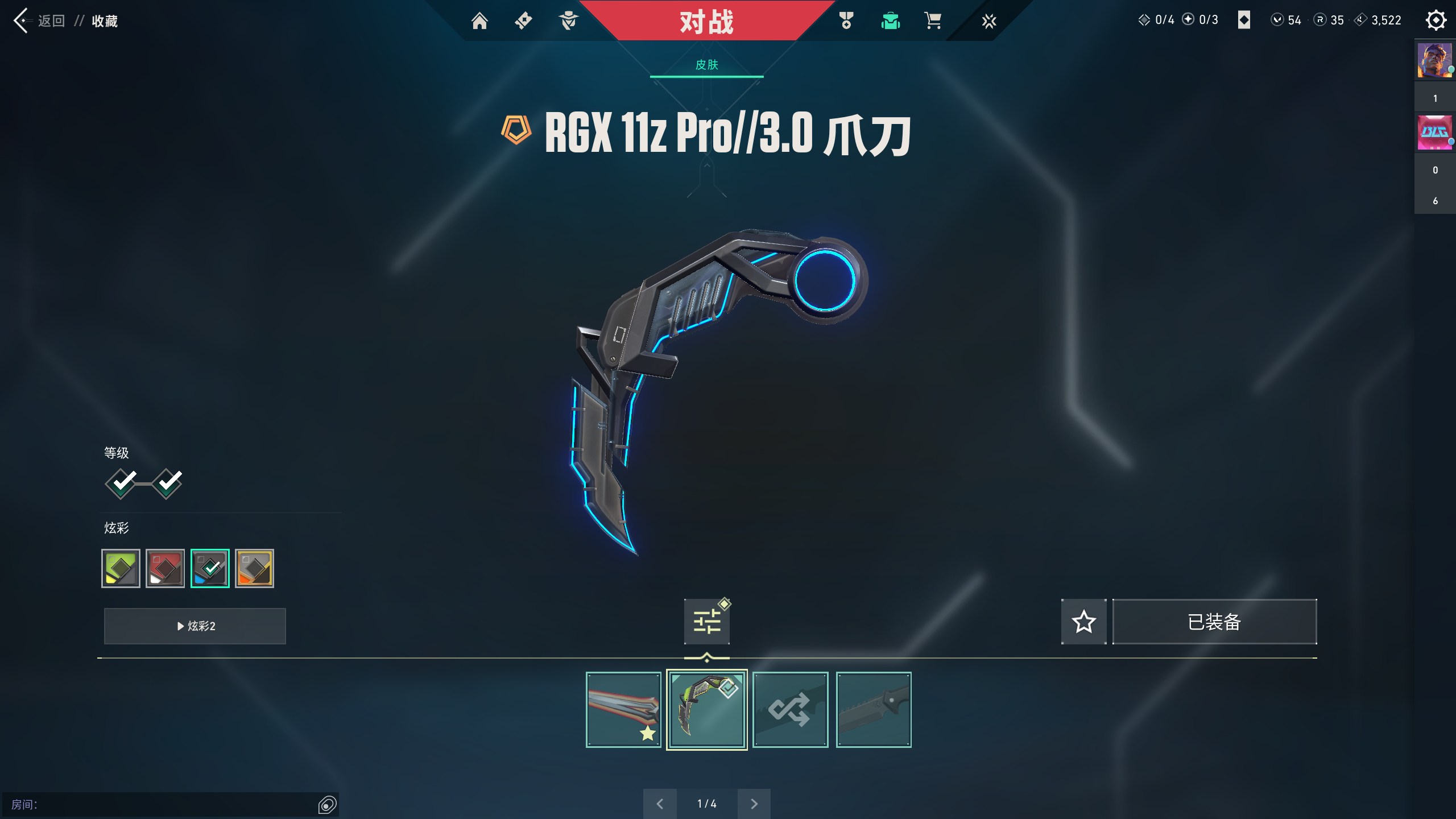Select the 皮肤 skins tab
Image resolution: width=1456 pixels, height=819 pixels.
point(706,65)
